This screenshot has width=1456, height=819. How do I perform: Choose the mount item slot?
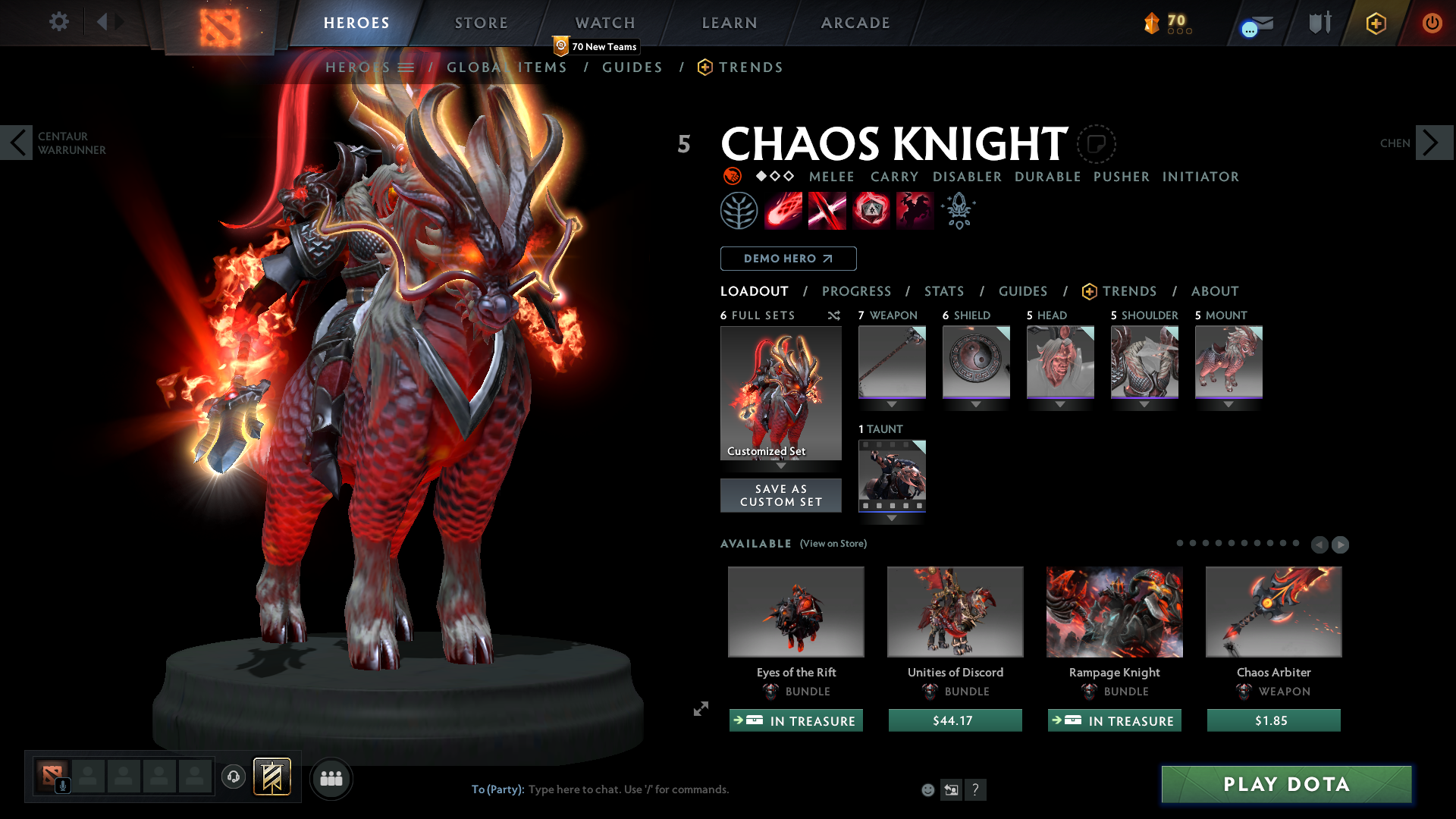point(1228,362)
